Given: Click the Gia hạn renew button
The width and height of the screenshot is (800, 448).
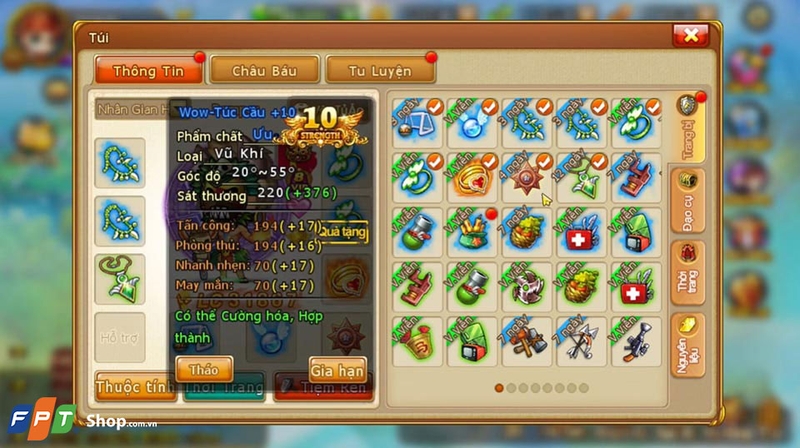Looking at the screenshot, I should point(337,369).
